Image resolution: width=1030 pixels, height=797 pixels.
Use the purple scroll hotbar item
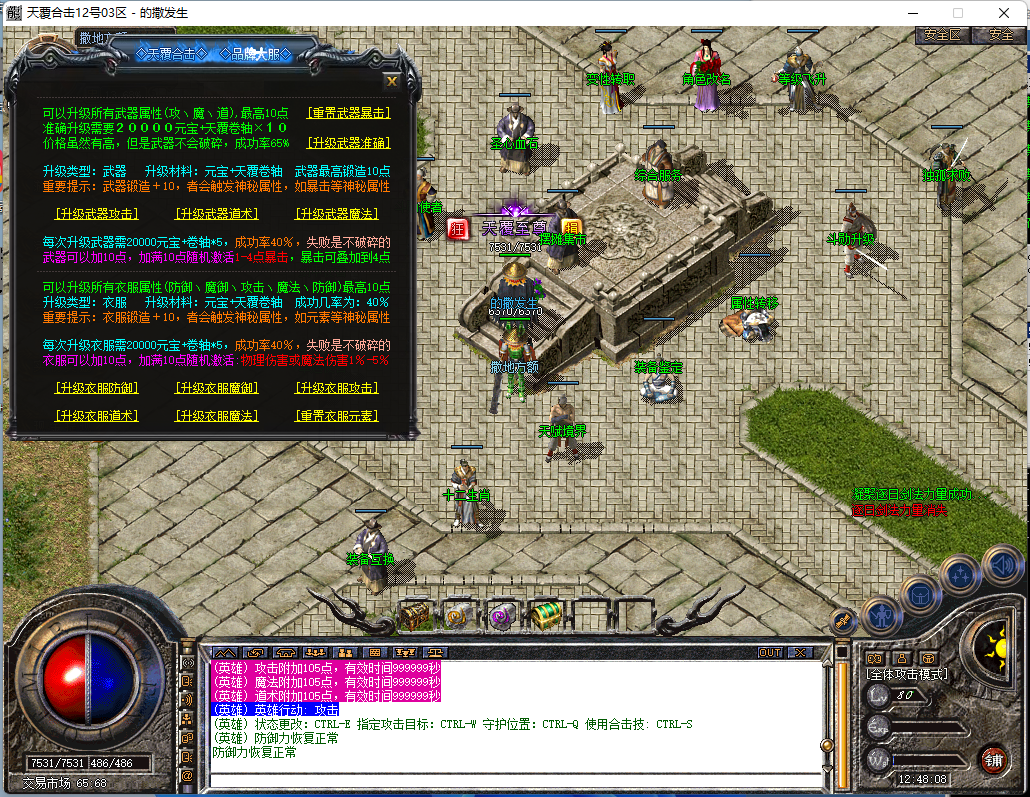click(502, 616)
